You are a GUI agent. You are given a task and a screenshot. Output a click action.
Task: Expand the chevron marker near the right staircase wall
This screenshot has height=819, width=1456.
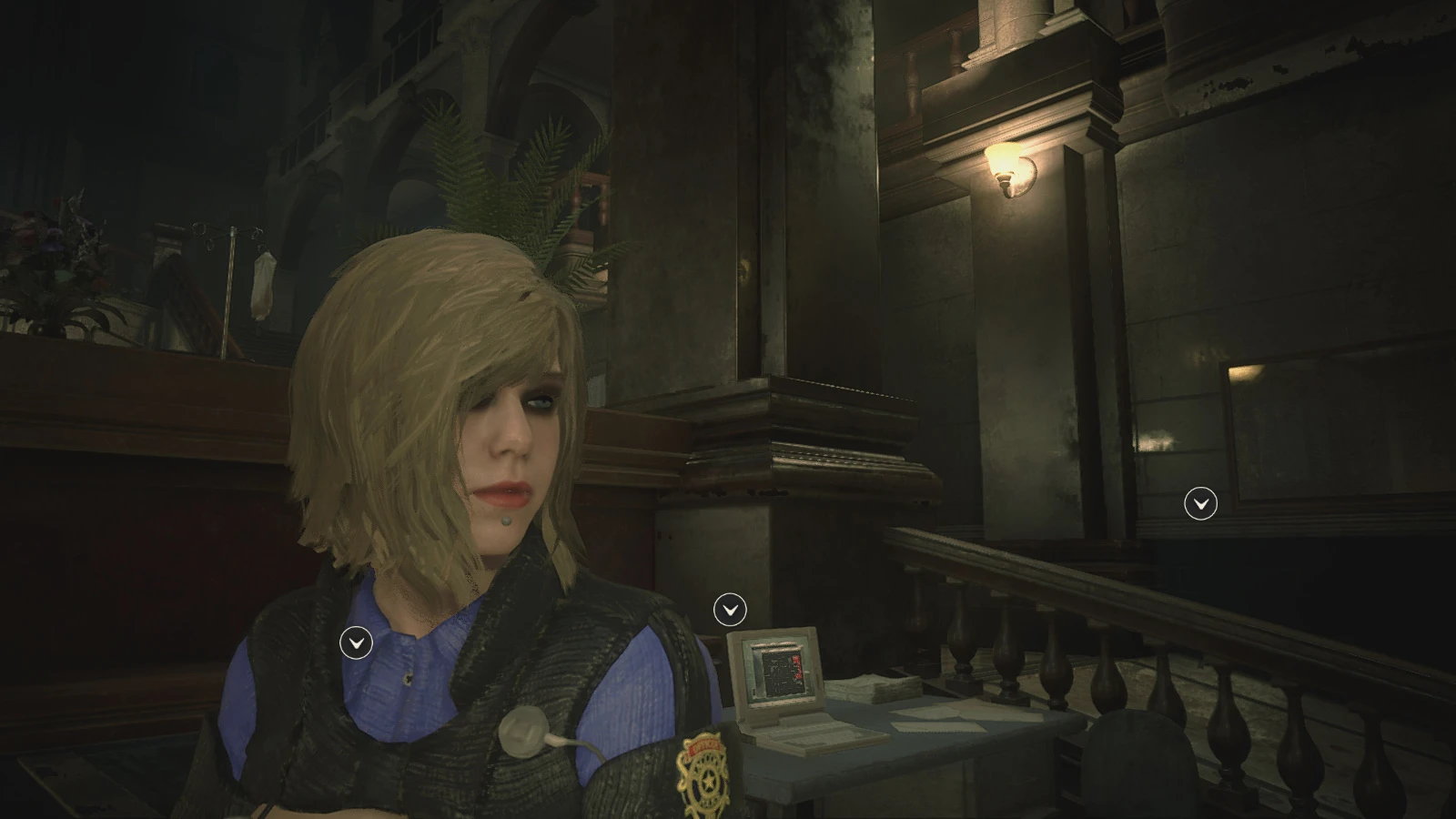coord(1199,504)
